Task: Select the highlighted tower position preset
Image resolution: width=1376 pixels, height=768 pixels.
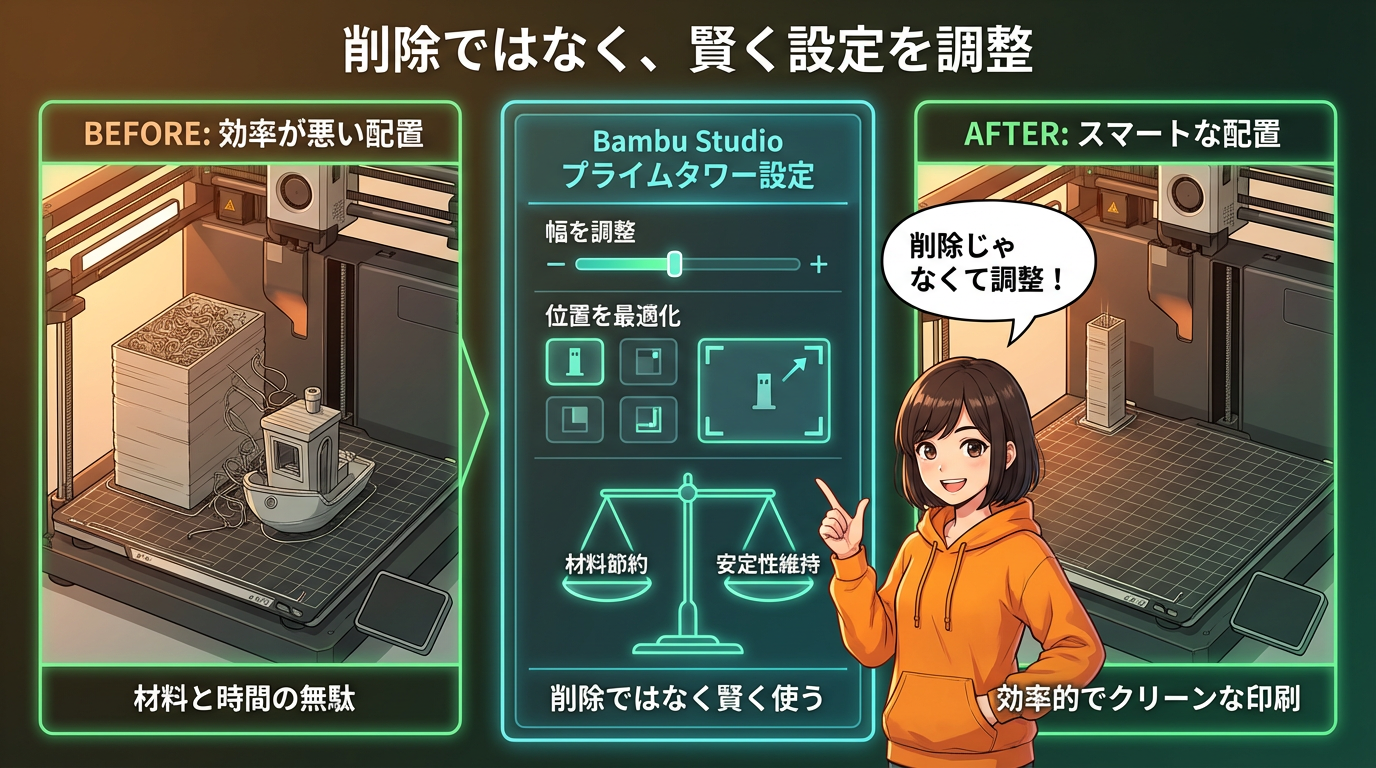Action: (574, 362)
